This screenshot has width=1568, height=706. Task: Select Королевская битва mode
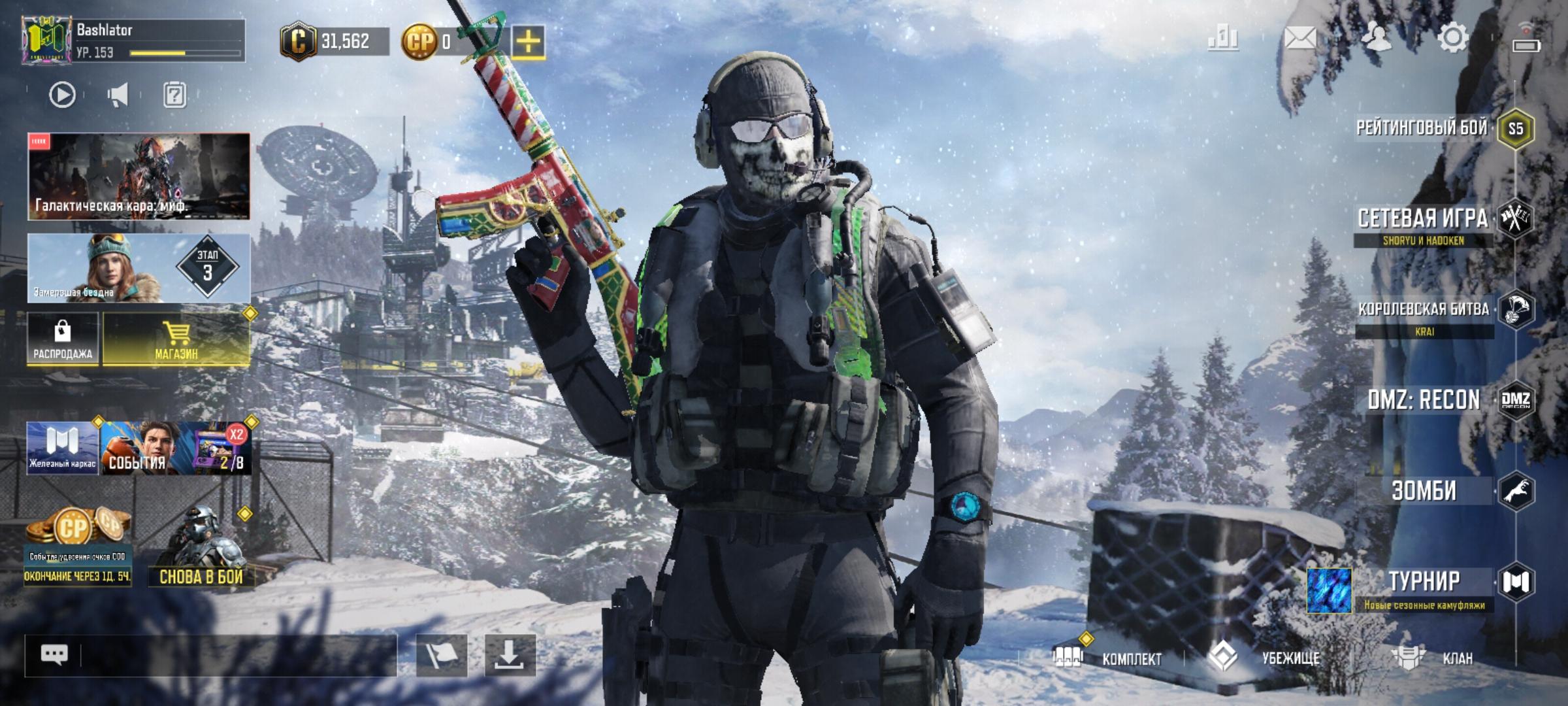tap(1424, 310)
